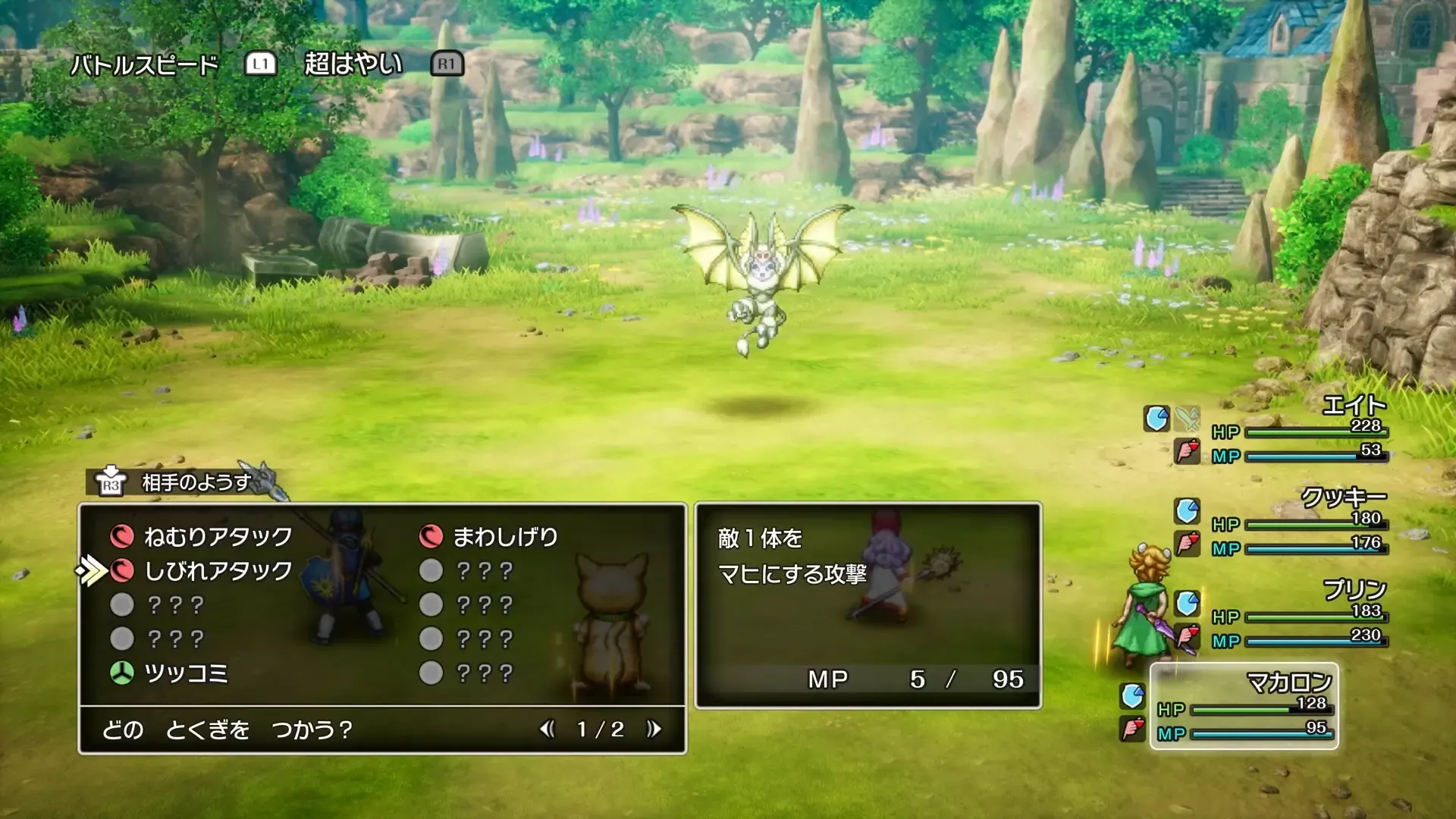The height and width of the screenshot is (819, 1456).
Task: Open 相手のようす enemy info
Action: click(196, 483)
